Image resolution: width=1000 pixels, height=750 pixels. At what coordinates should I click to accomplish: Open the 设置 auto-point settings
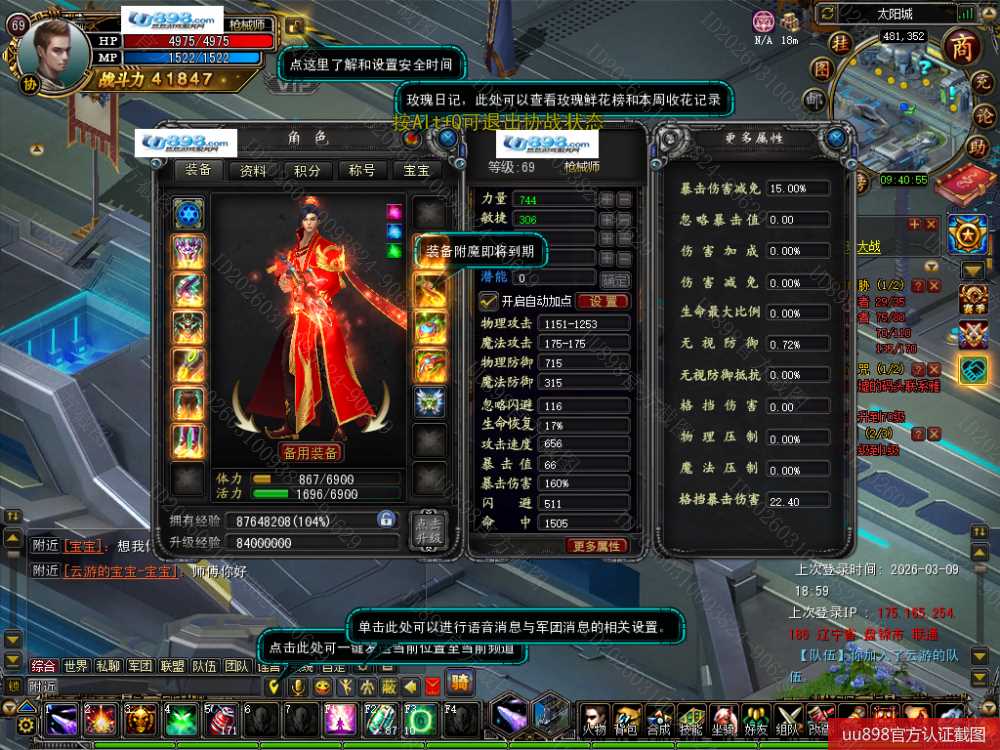click(603, 301)
